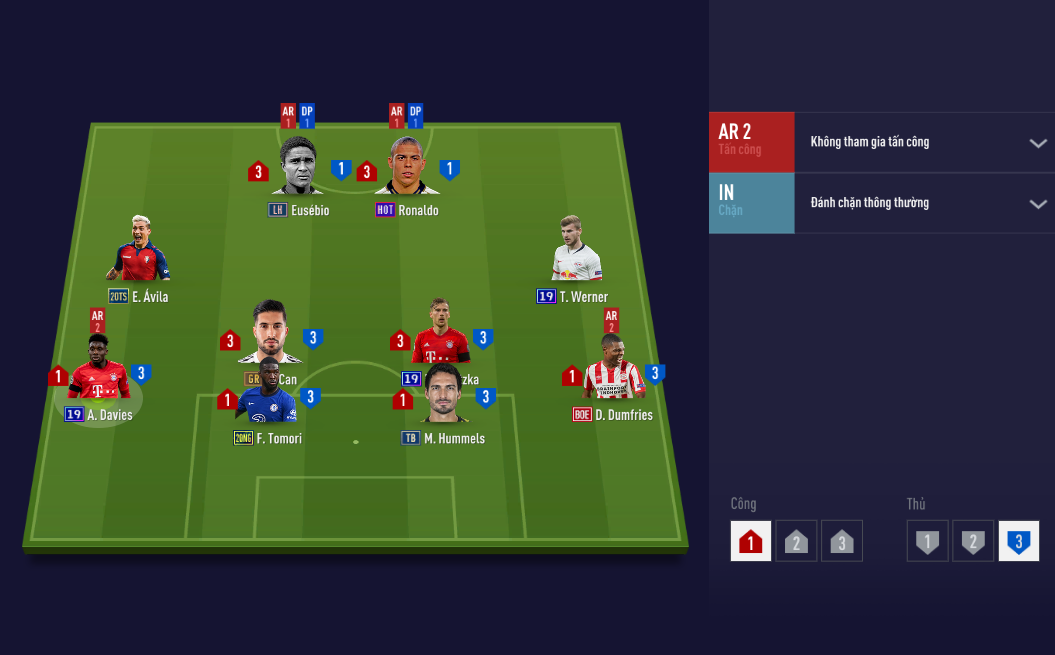Set Thủ defense level to 3
Screen dimensions: 1055x655
click(x=1018, y=541)
